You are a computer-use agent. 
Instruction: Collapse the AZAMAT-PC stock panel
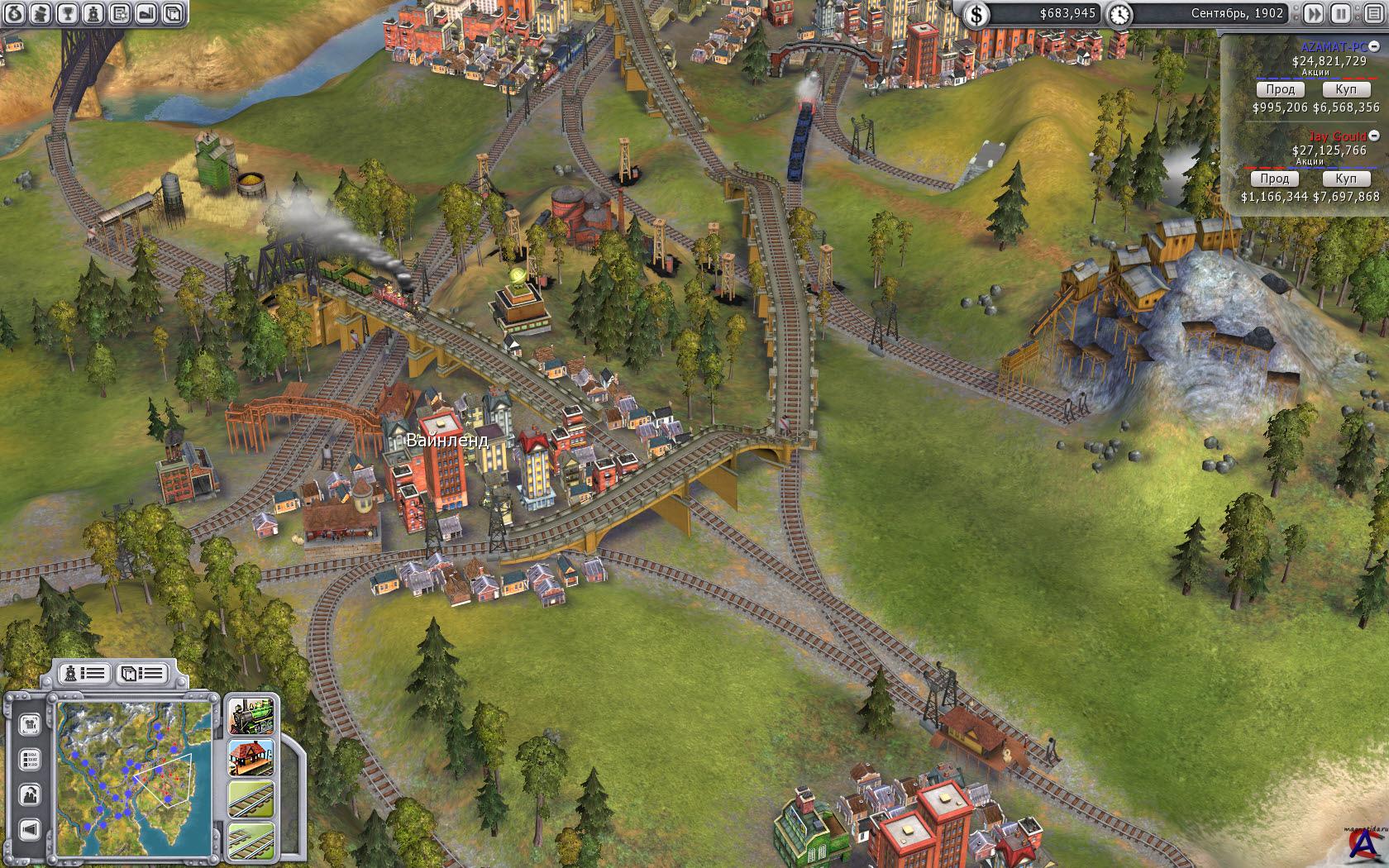(1374, 47)
